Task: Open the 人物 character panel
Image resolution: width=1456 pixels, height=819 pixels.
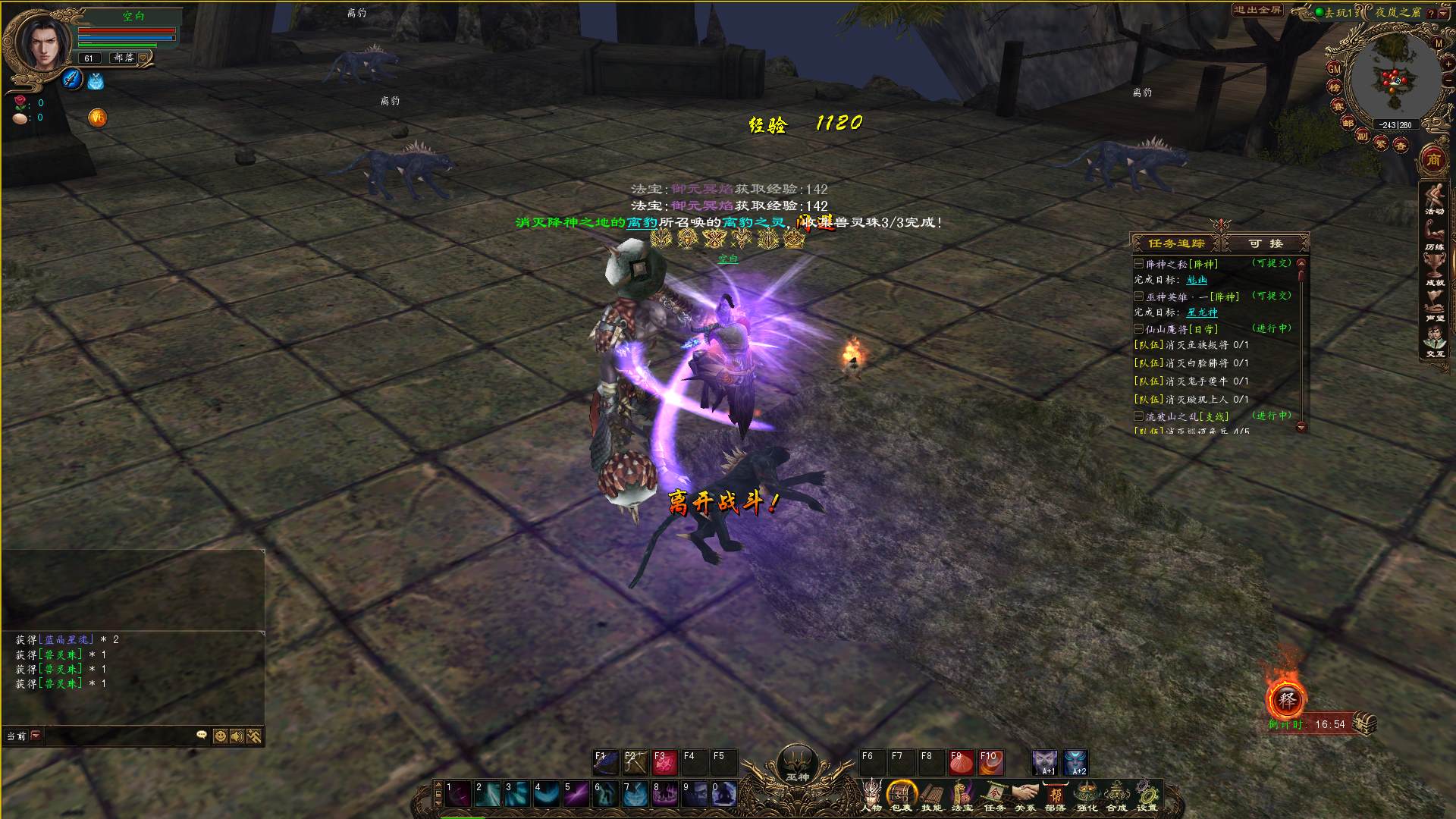Action: click(871, 795)
